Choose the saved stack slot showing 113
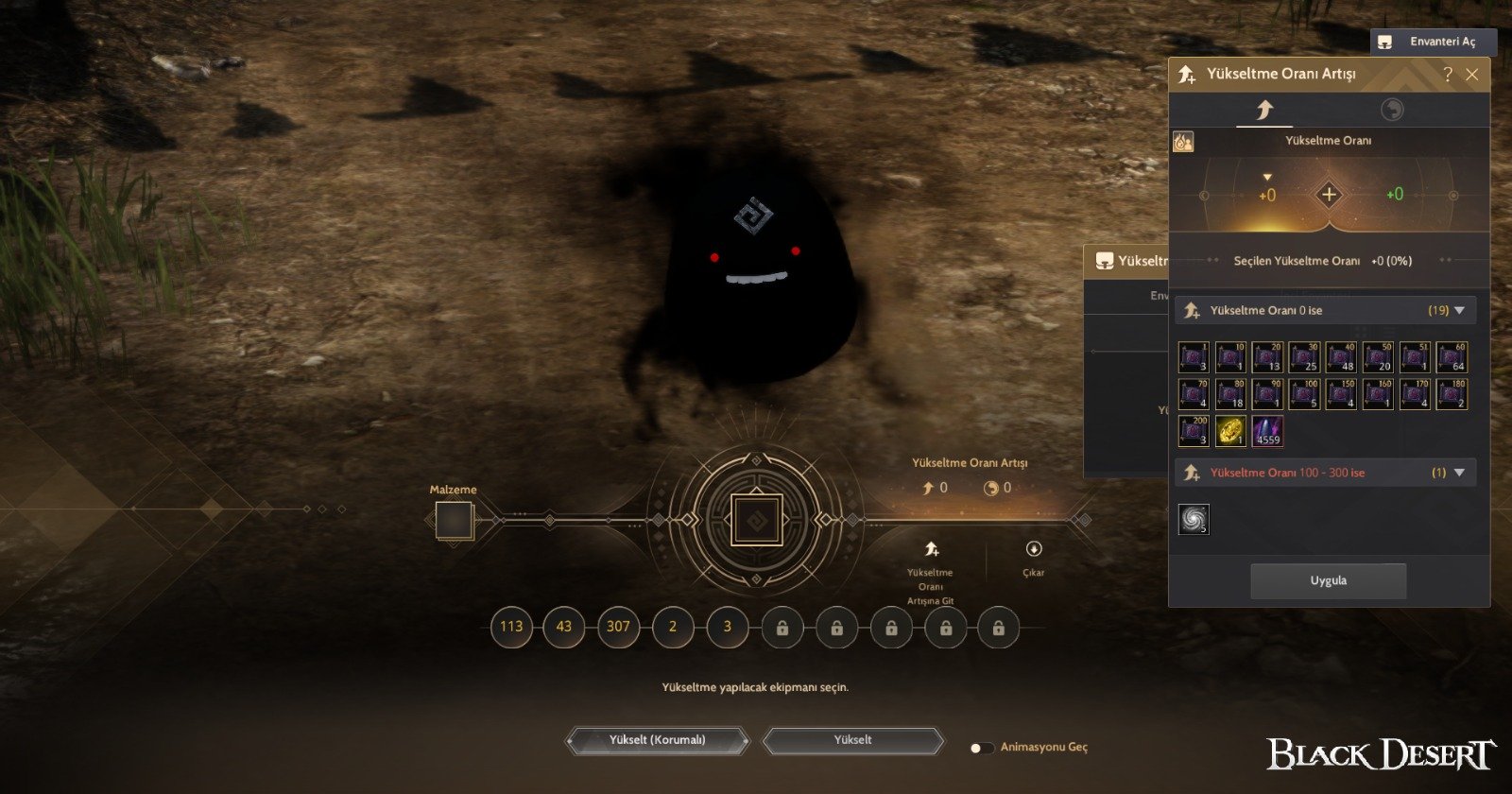The width and height of the screenshot is (1512, 794). (511, 627)
